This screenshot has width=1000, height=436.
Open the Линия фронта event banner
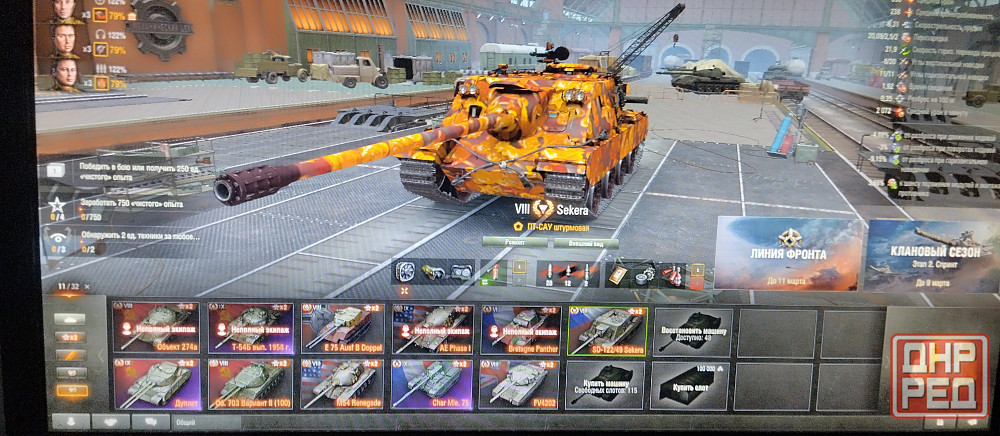787,255
